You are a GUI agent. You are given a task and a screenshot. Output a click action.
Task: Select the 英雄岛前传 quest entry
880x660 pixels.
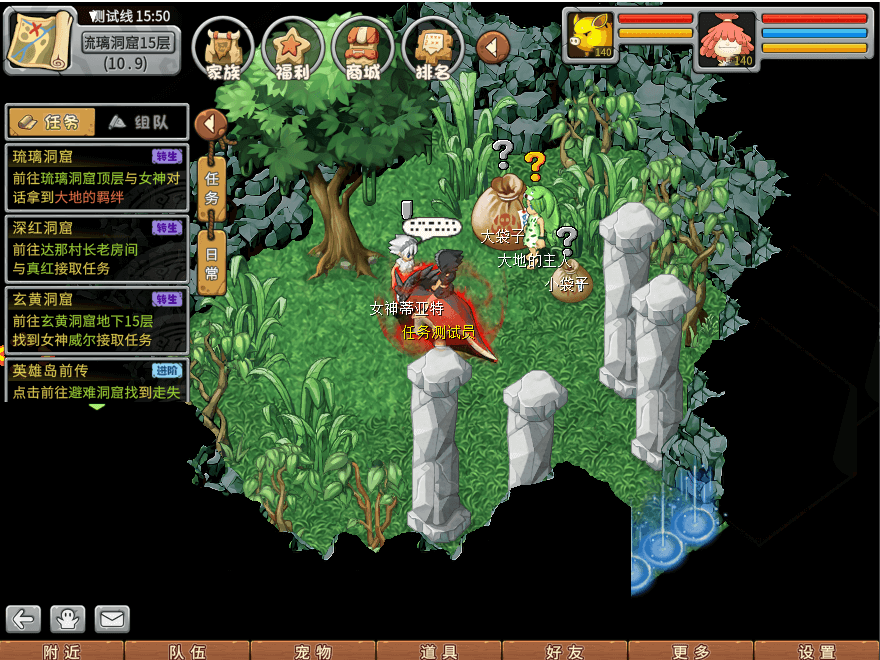(x=96, y=381)
